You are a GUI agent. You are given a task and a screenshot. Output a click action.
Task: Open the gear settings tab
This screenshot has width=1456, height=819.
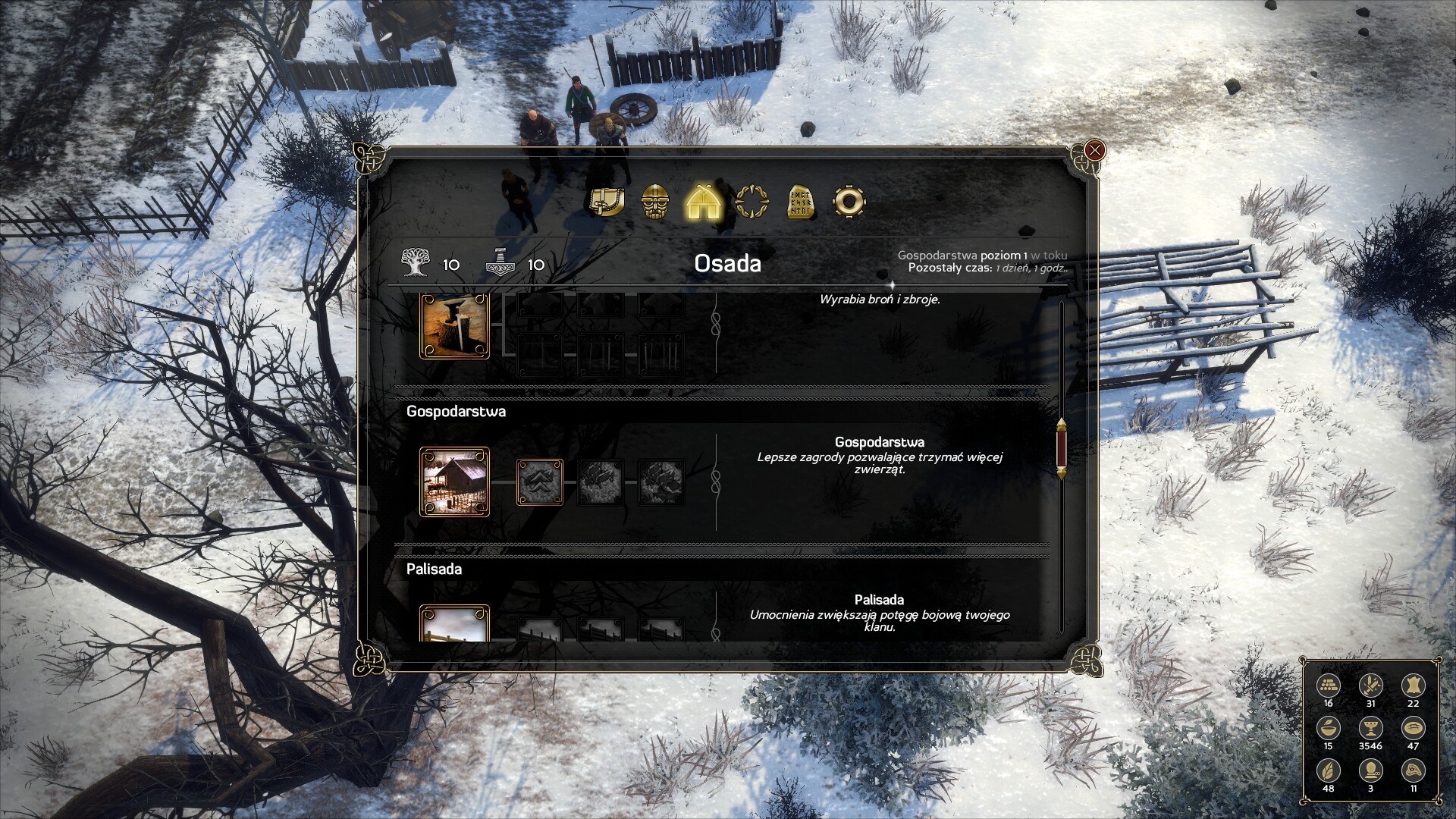(x=848, y=202)
